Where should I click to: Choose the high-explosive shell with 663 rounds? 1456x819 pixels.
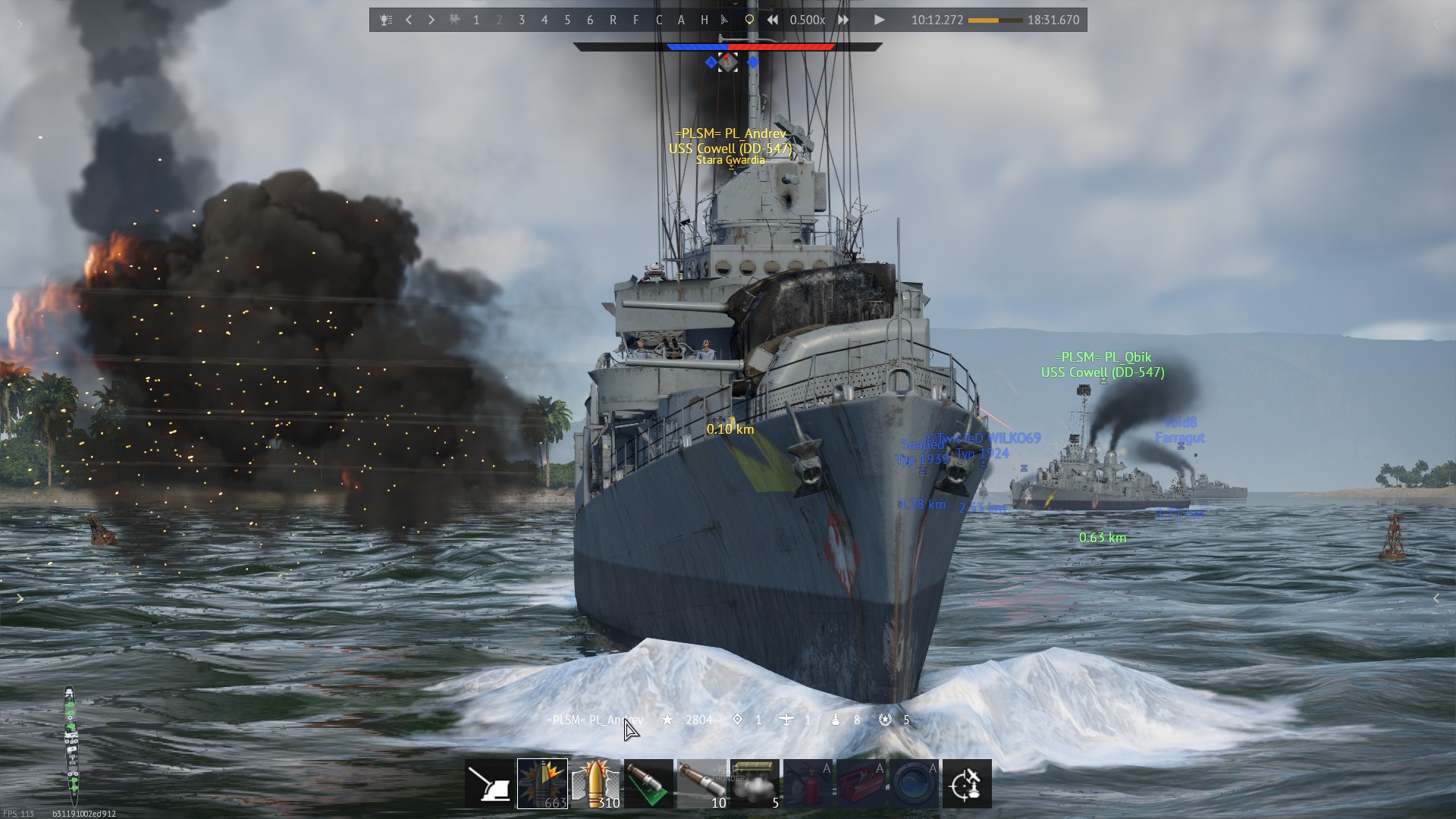[542, 784]
